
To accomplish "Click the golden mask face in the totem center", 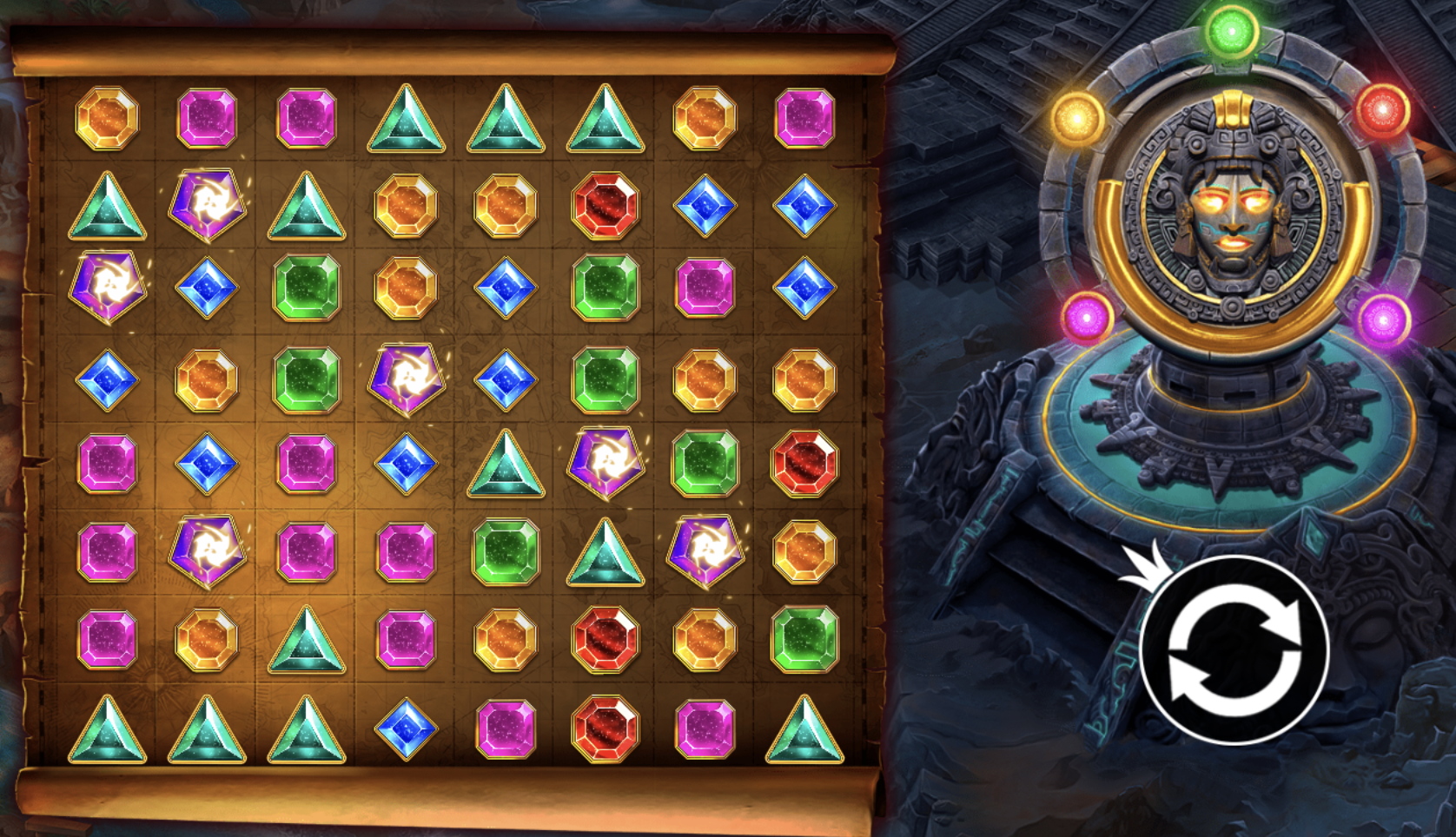I will 1234,217.
